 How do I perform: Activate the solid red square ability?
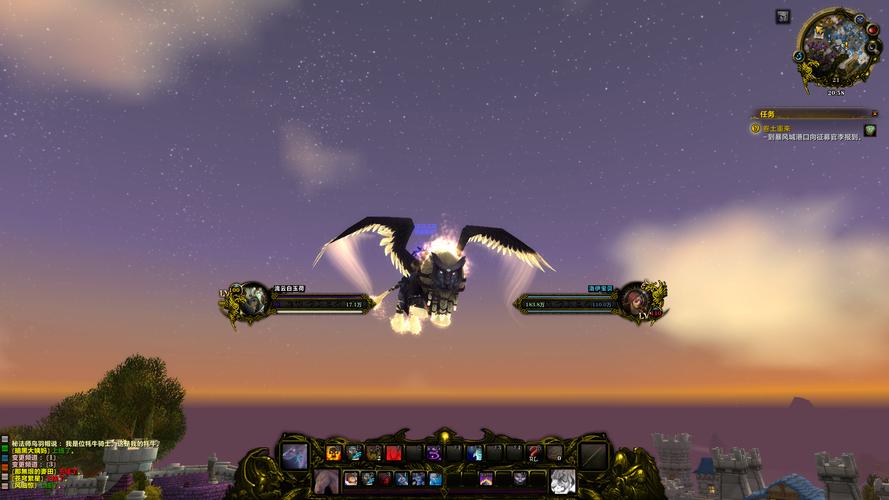click(x=394, y=453)
